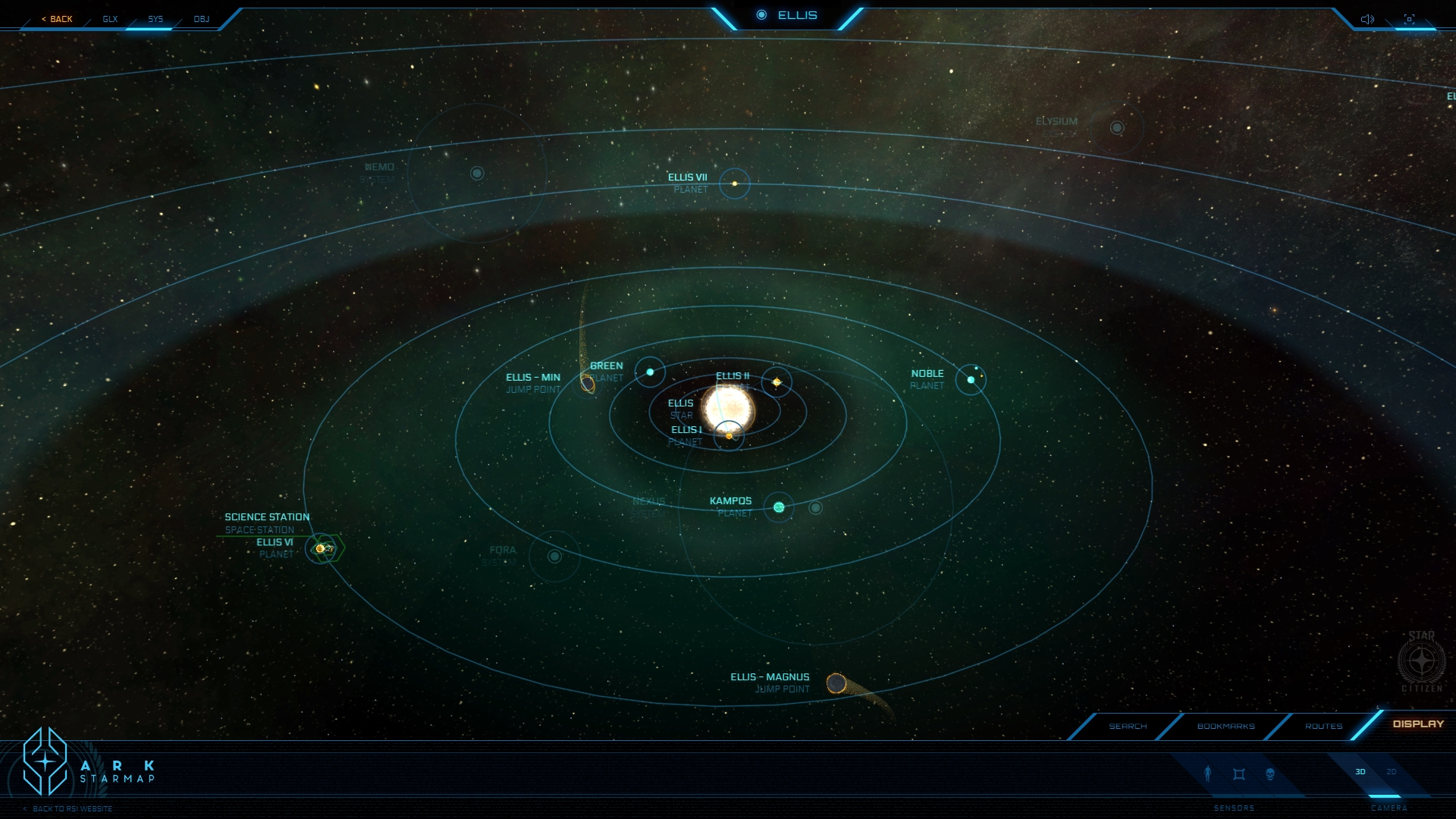The image size is (1456, 819).
Task: Go back using the BACK button
Action: coord(58,19)
